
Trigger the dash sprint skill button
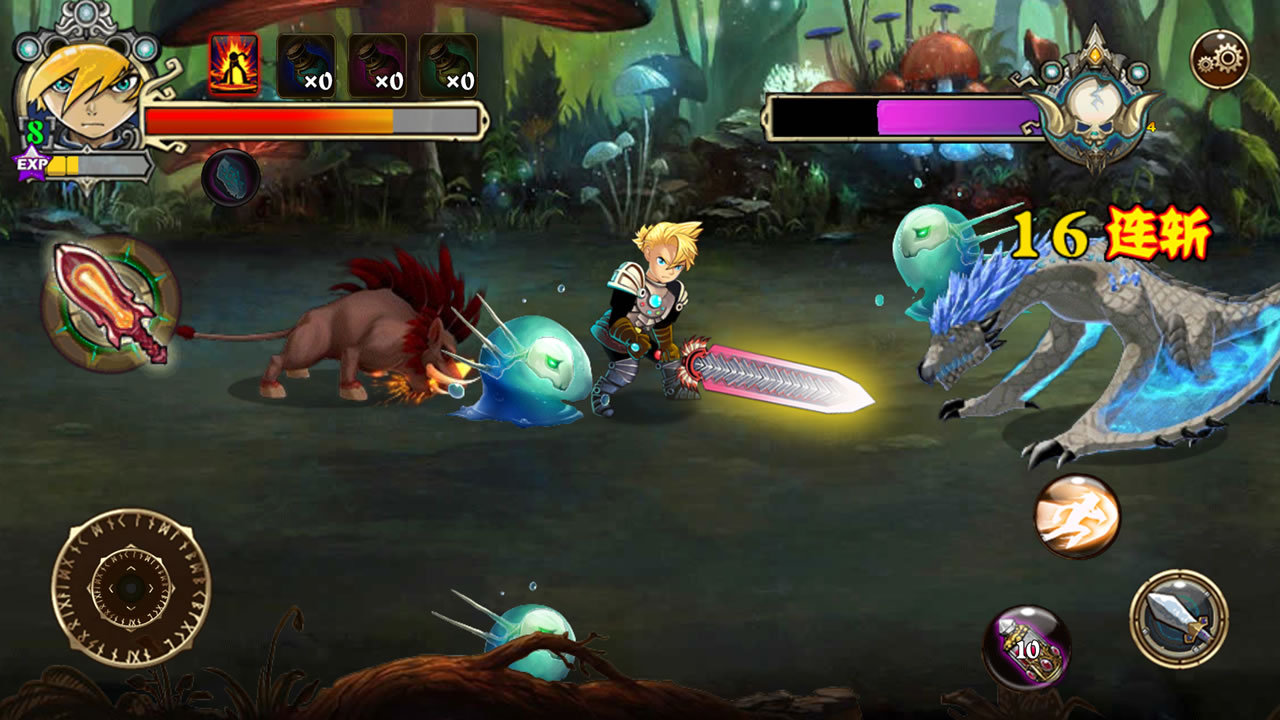[1077, 516]
